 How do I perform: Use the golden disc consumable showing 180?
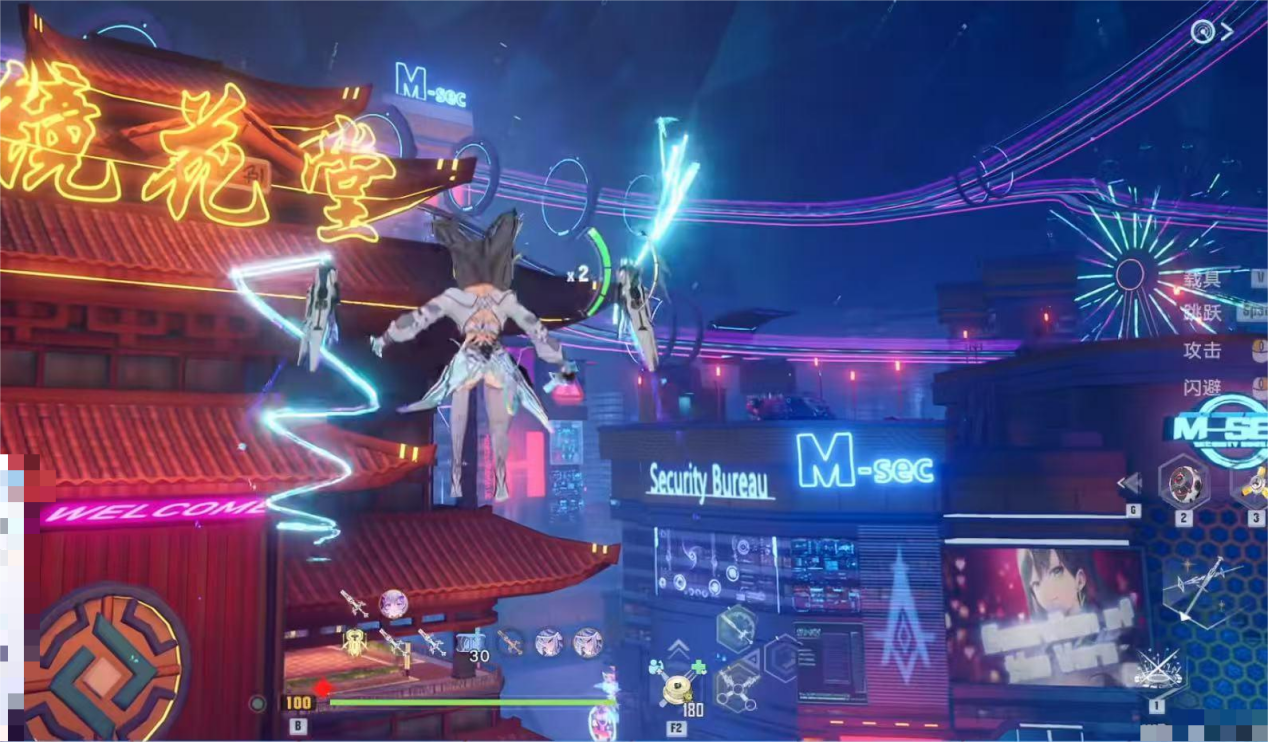[x=679, y=690]
